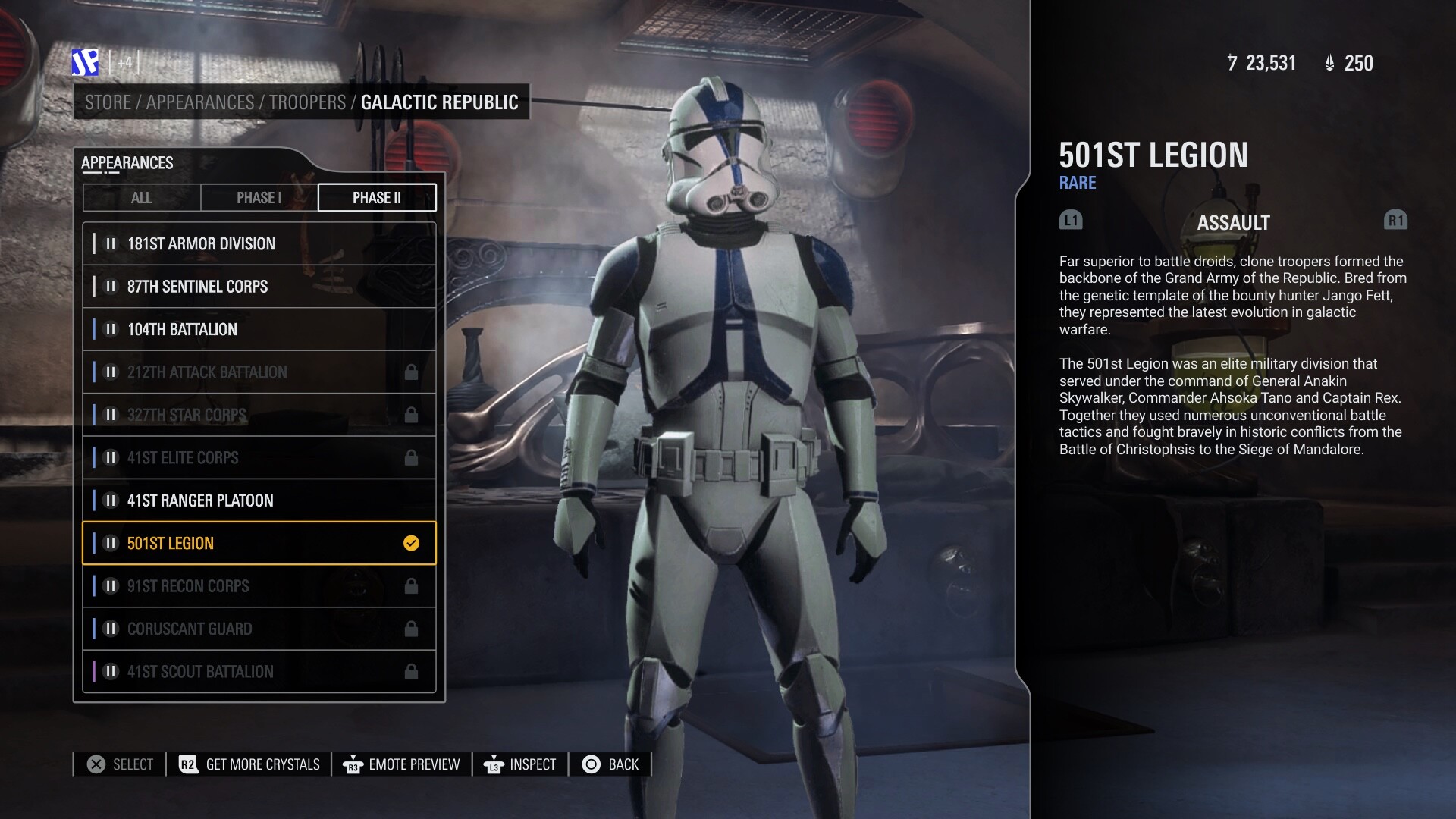
Task: Open TROOPERS in the breadcrumb path
Action: 307,102
